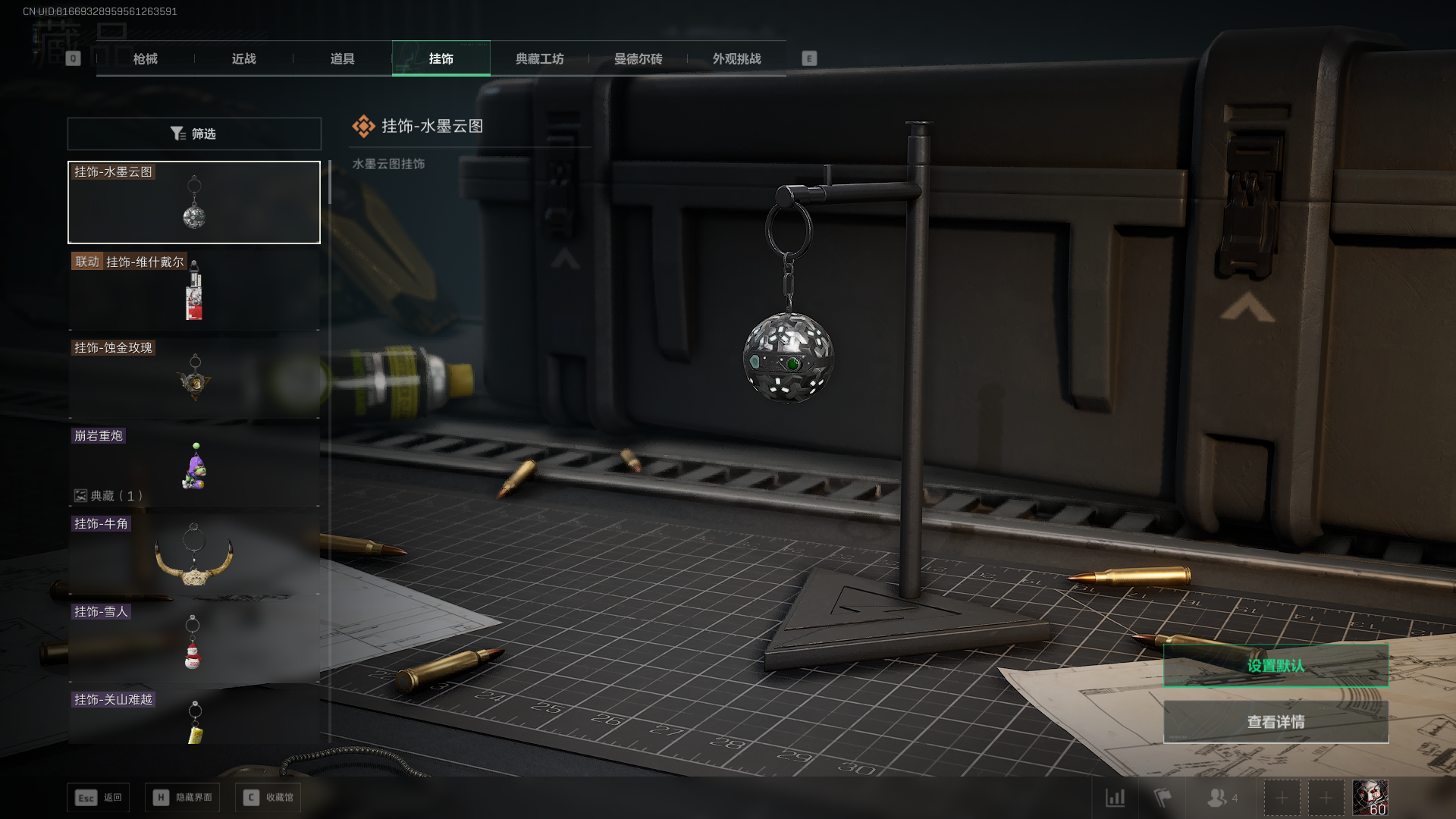Switch to the 枪械 tab
This screenshot has width=1456, height=819.
click(x=145, y=58)
